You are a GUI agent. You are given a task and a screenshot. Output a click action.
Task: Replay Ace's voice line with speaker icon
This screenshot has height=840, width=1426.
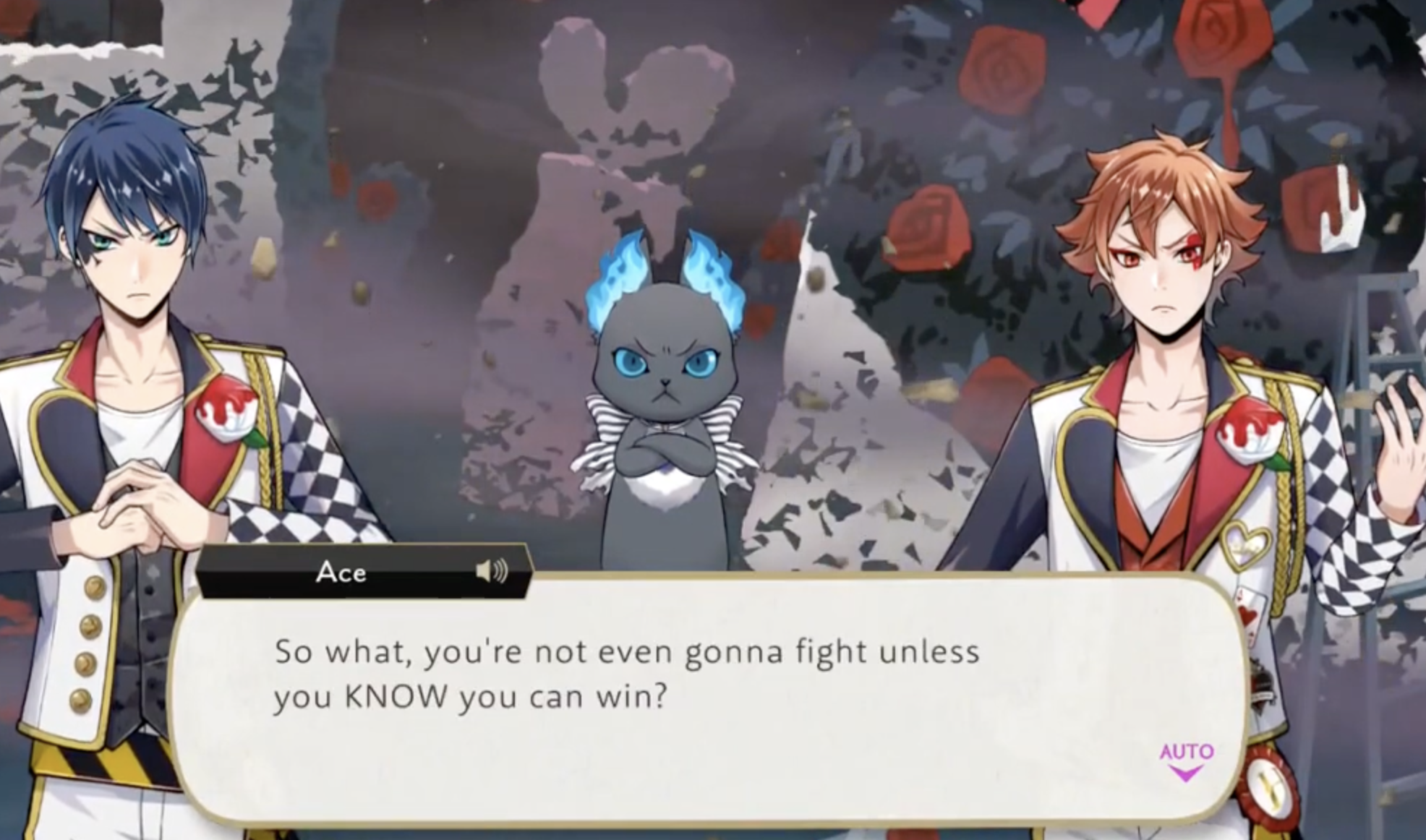492,573
